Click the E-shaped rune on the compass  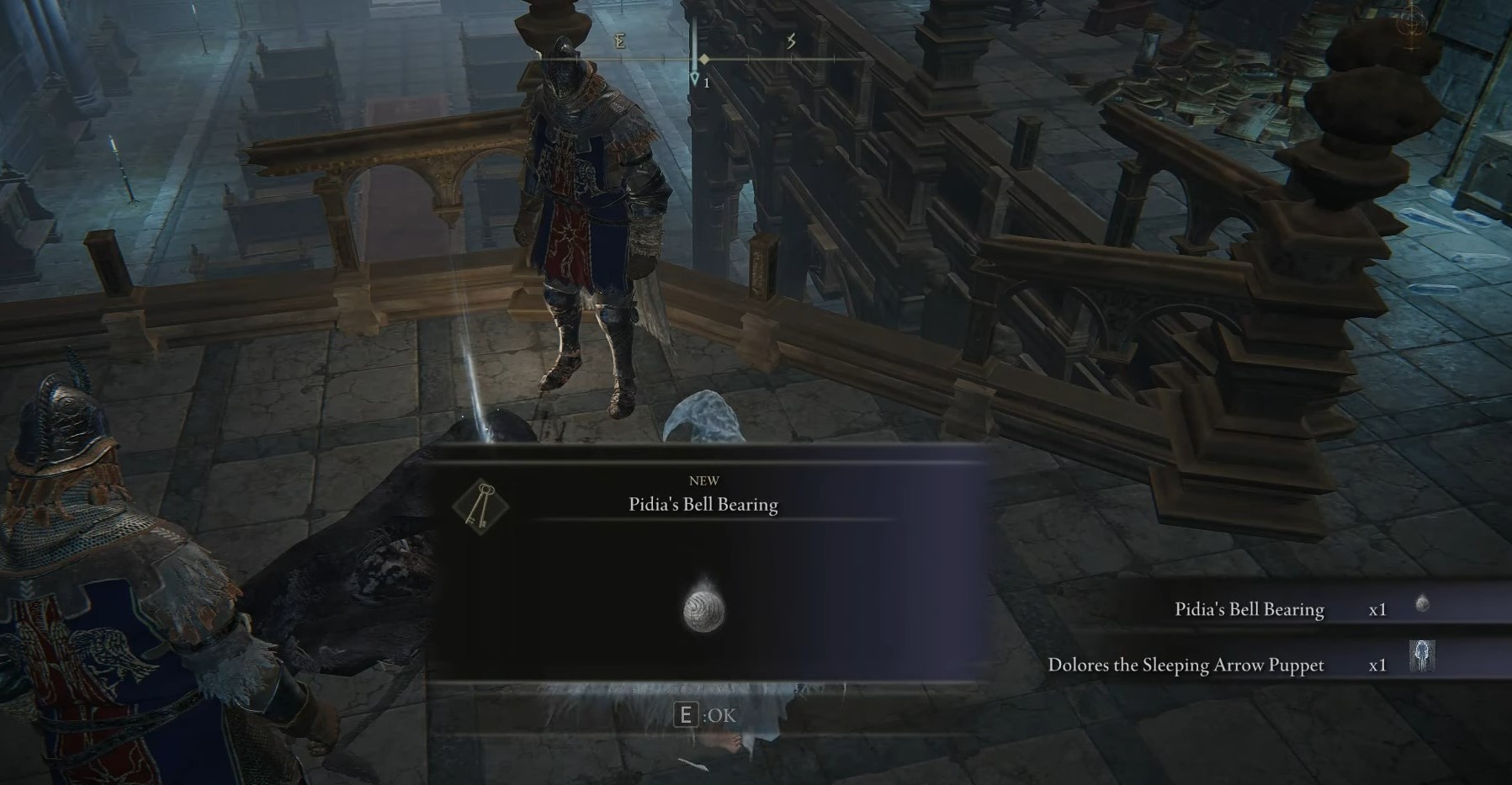[619, 40]
